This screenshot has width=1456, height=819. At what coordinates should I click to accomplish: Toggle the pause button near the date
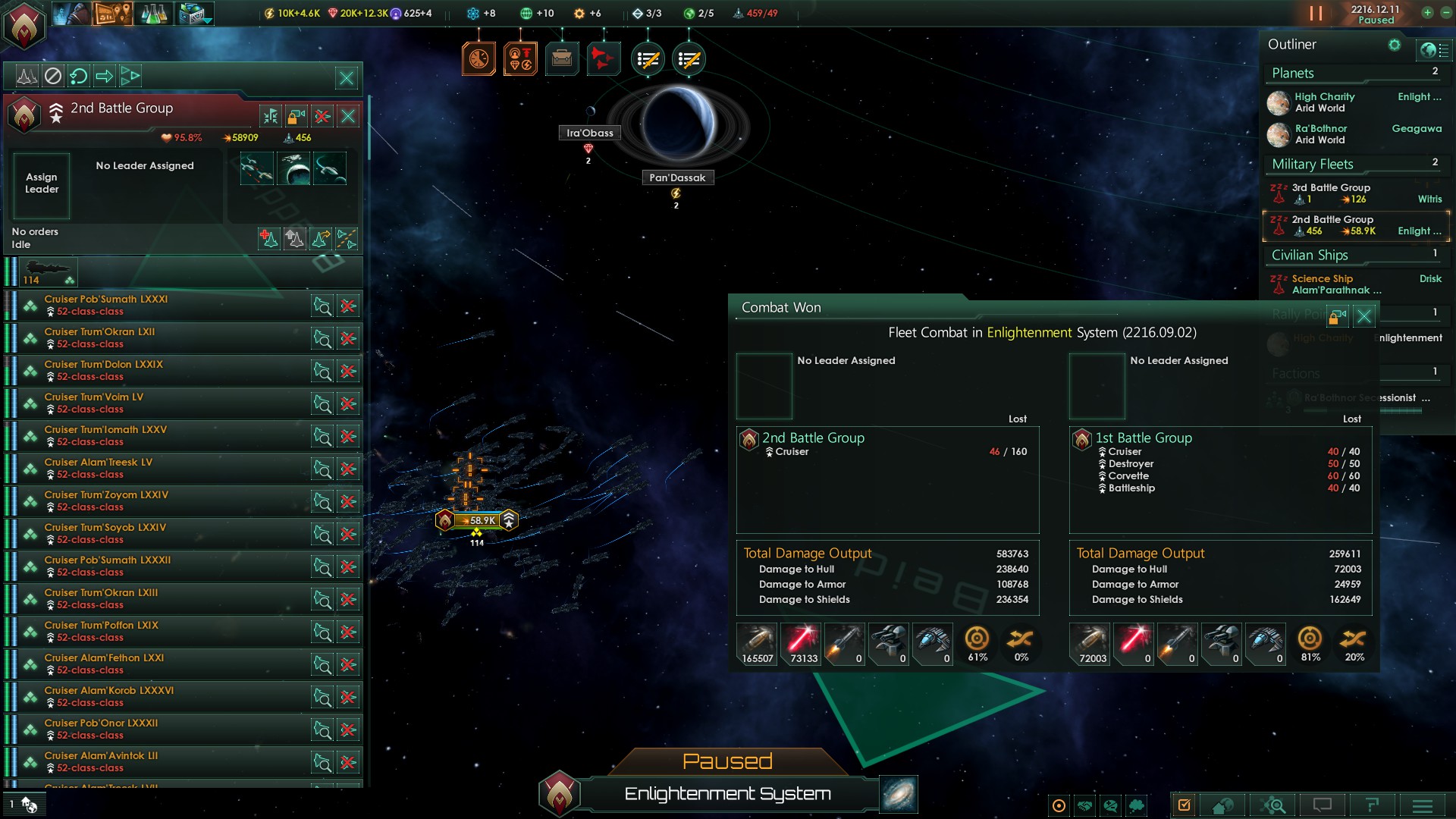1316,13
